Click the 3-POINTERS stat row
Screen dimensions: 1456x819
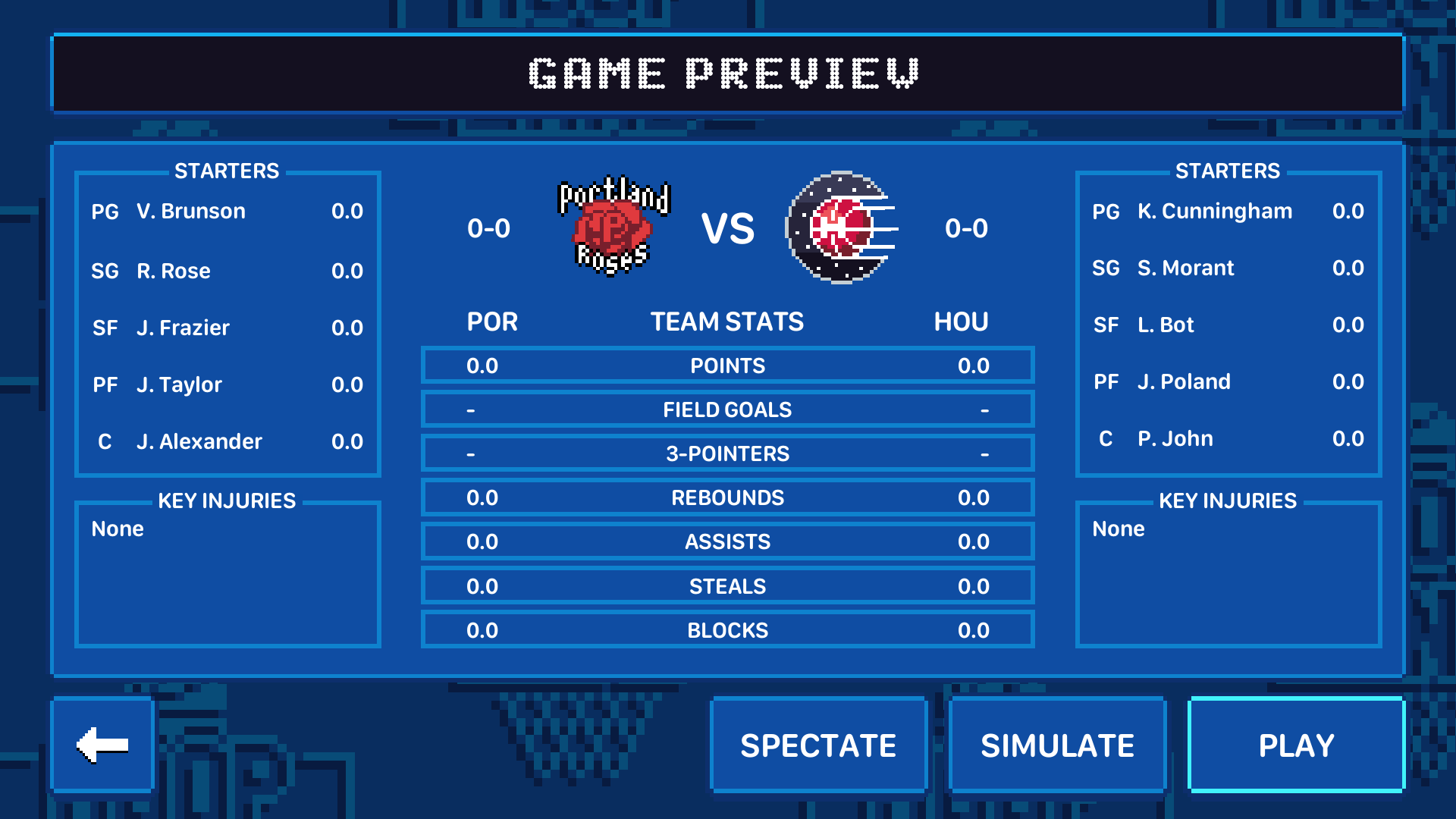tap(727, 453)
